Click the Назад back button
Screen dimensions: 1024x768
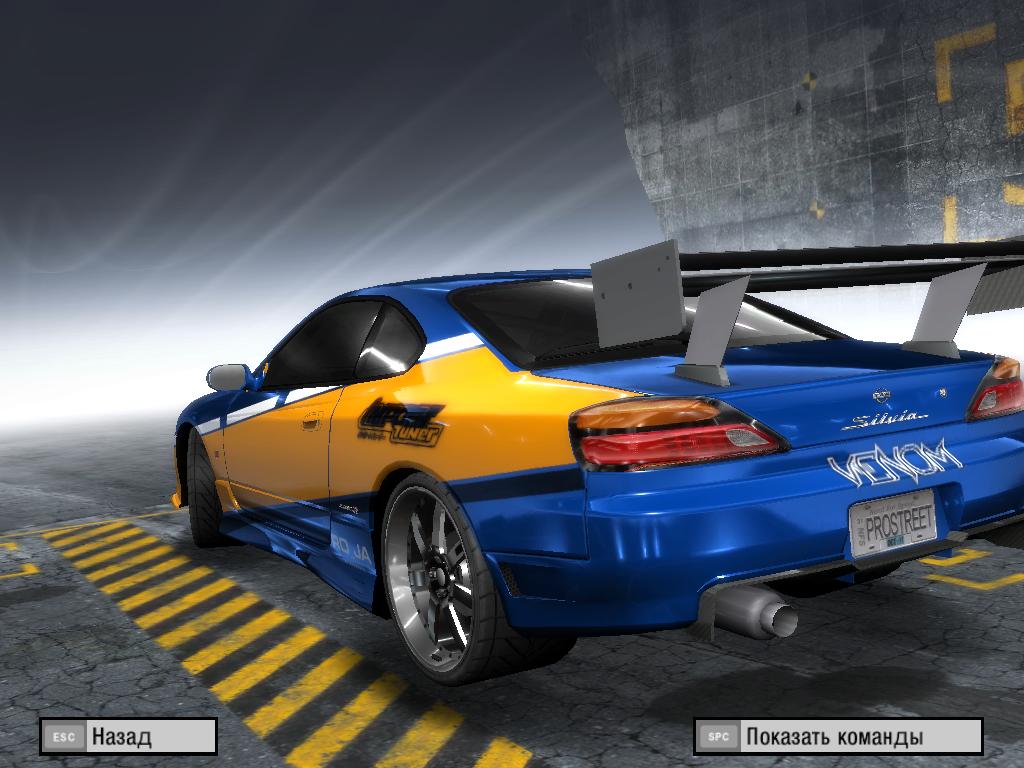coord(128,737)
